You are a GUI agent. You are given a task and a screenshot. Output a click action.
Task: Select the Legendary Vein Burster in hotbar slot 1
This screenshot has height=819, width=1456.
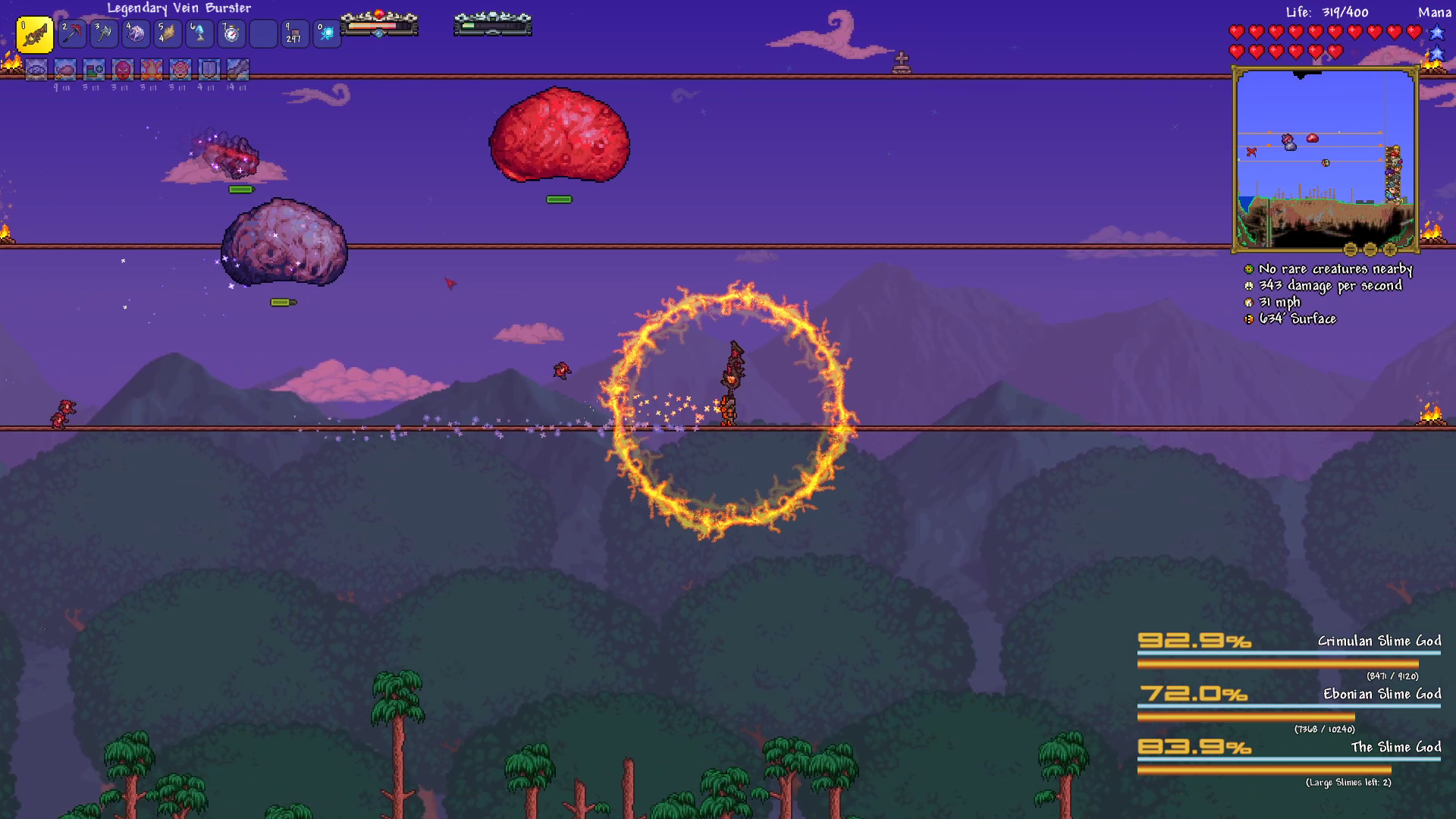35,34
